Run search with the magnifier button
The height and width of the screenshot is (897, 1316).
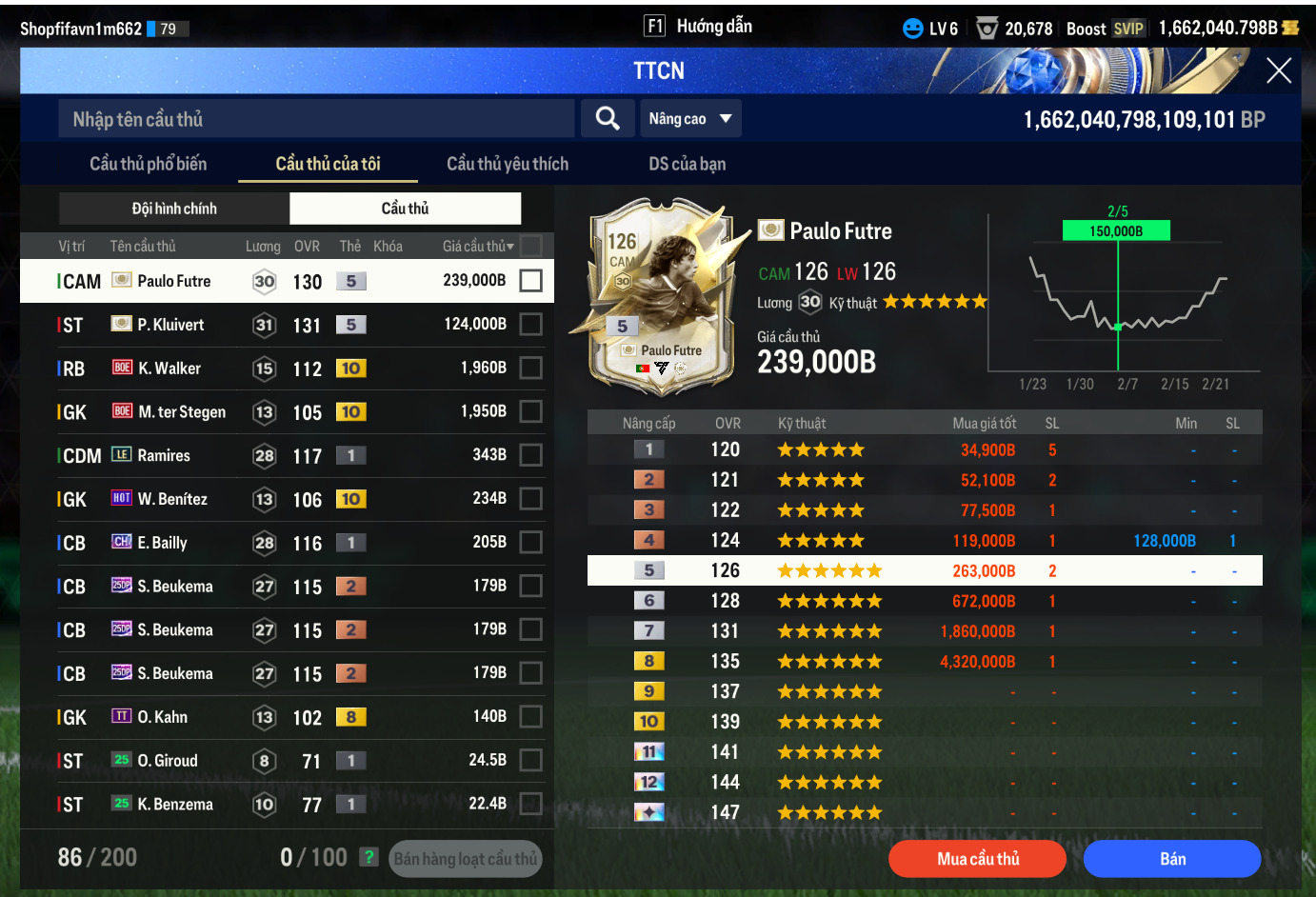tap(608, 119)
